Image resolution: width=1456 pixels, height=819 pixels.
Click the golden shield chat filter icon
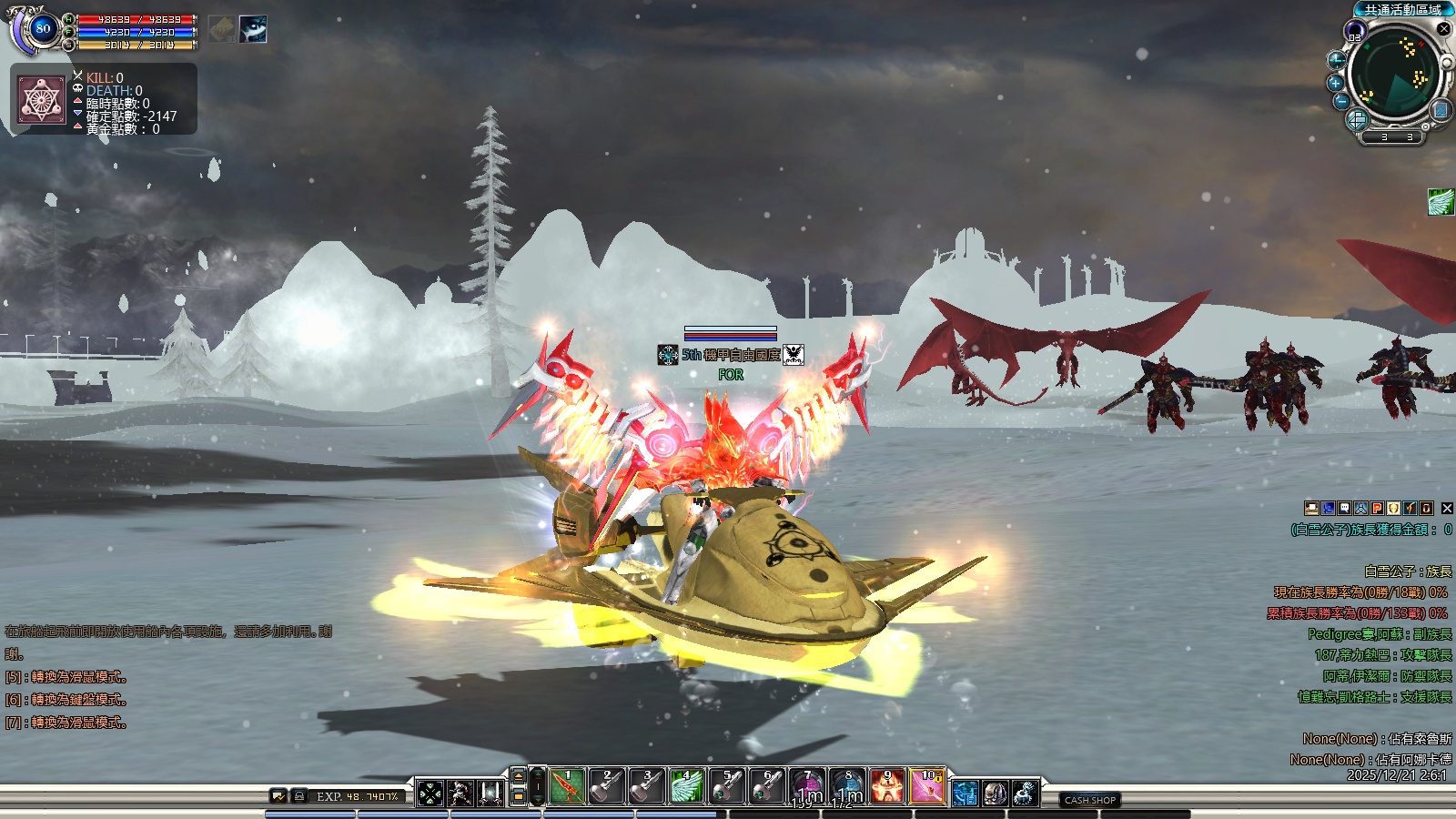click(1393, 509)
